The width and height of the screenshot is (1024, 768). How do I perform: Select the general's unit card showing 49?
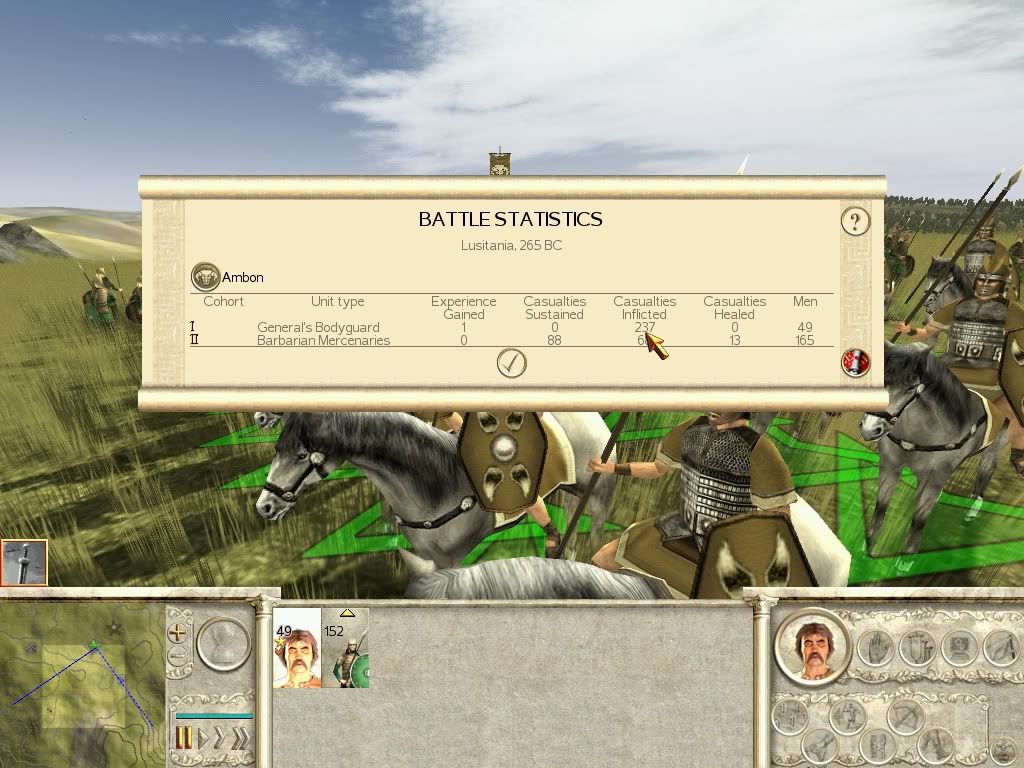(297, 648)
